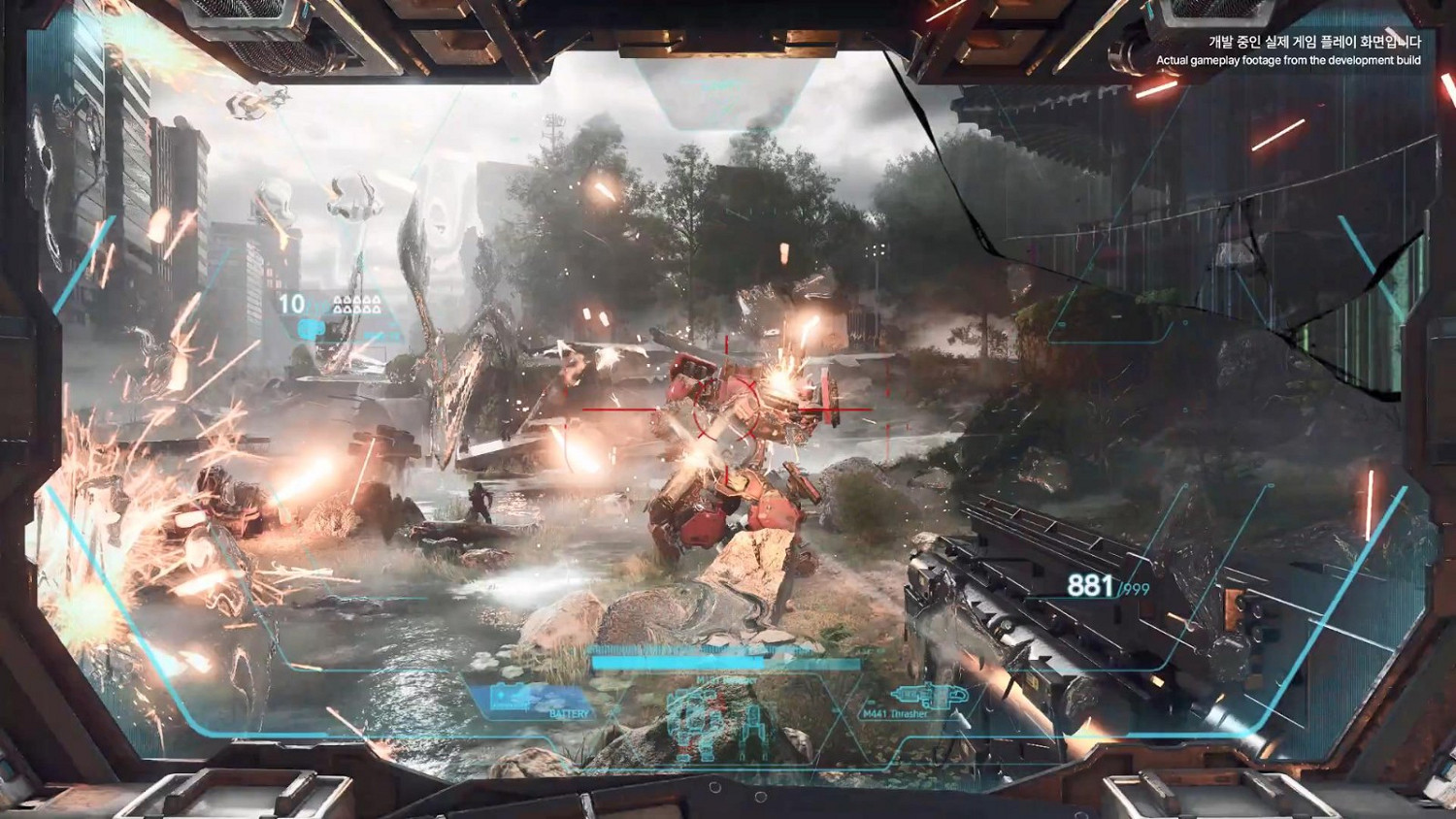Click the thruster icon next to the mech diagram
The image size is (1456, 819).
point(753,726)
